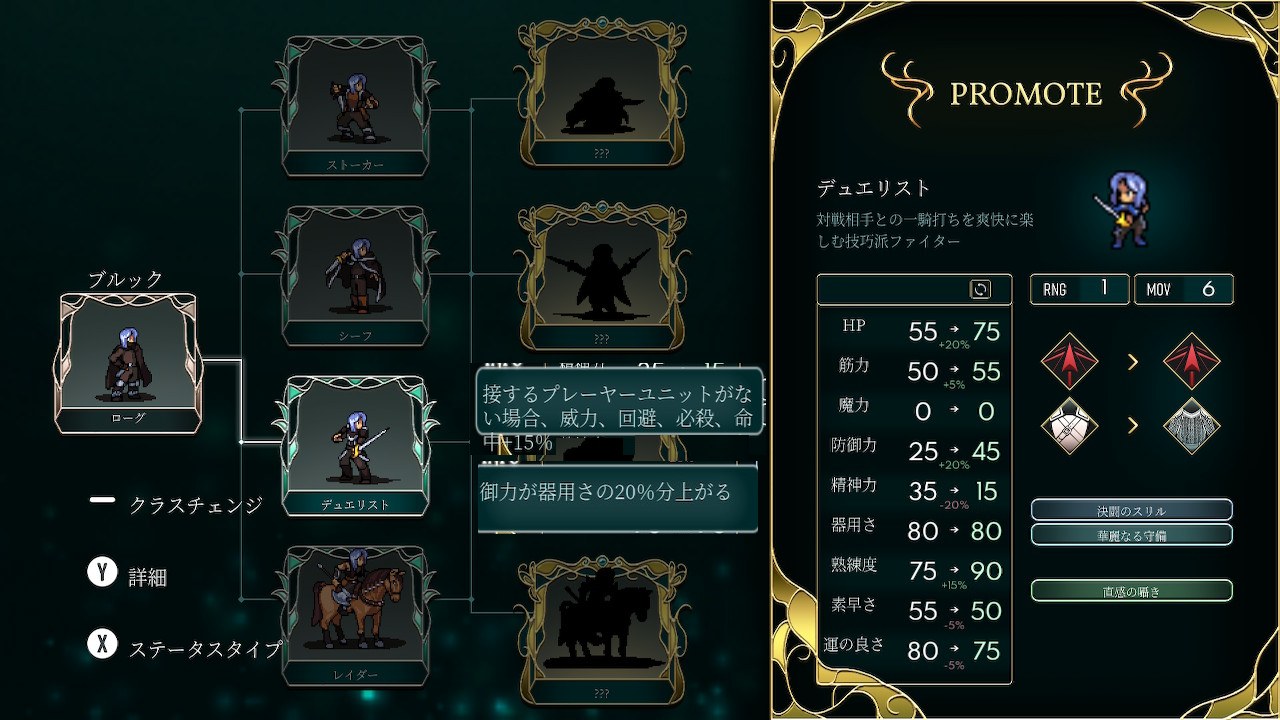Inspect the current white leather armor icon
1280x720 pixels.
pos(1069,426)
